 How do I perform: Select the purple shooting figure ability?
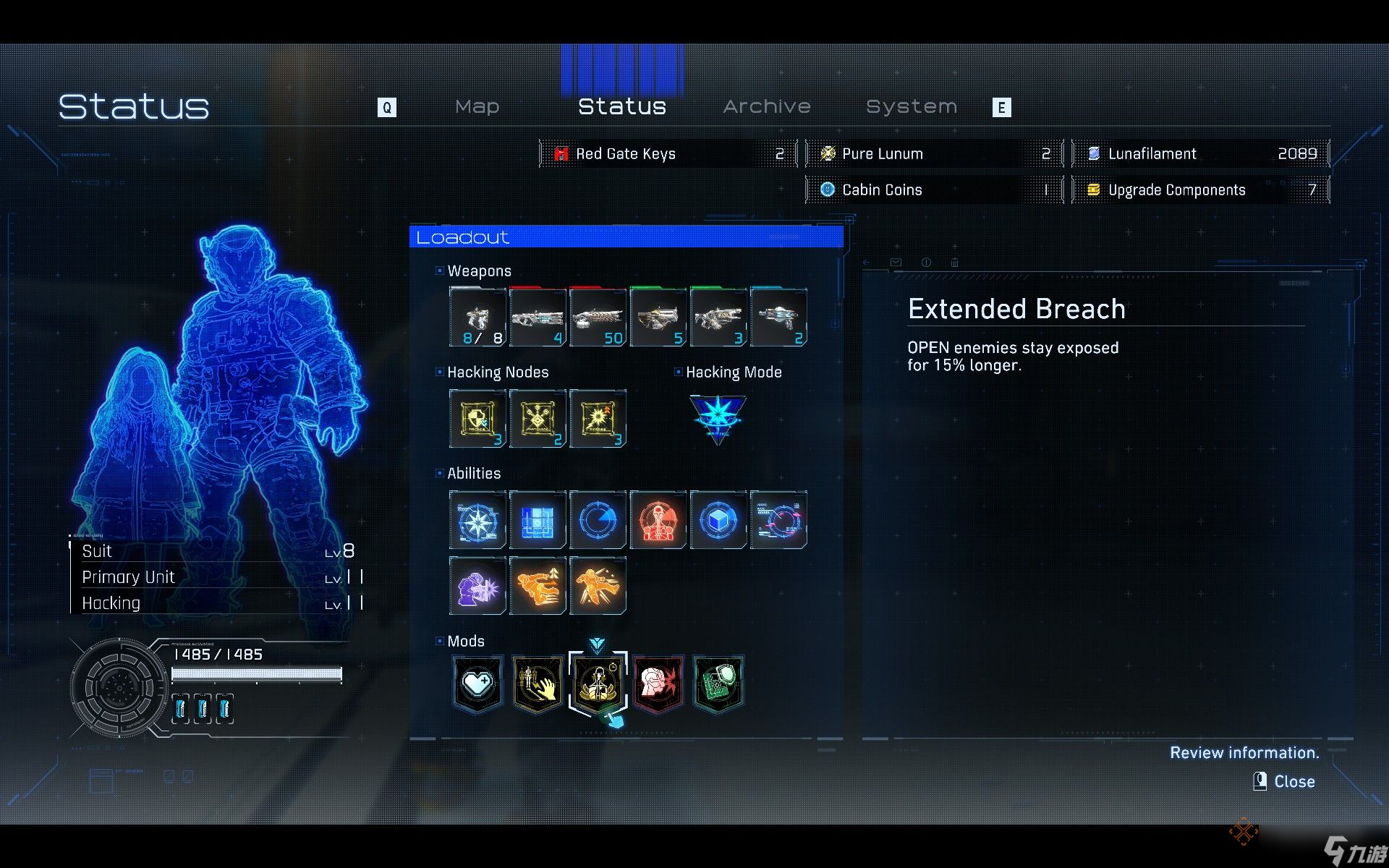477,585
